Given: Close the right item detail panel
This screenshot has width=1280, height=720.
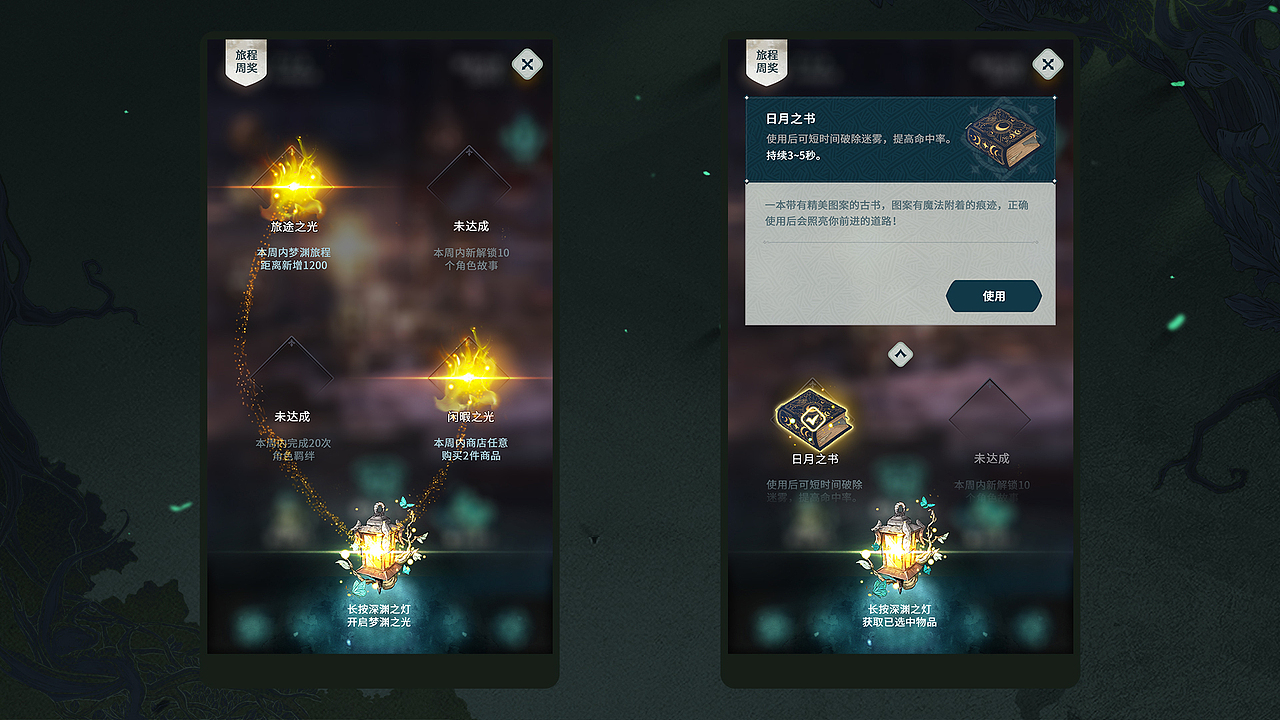Looking at the screenshot, I should point(1047,63).
